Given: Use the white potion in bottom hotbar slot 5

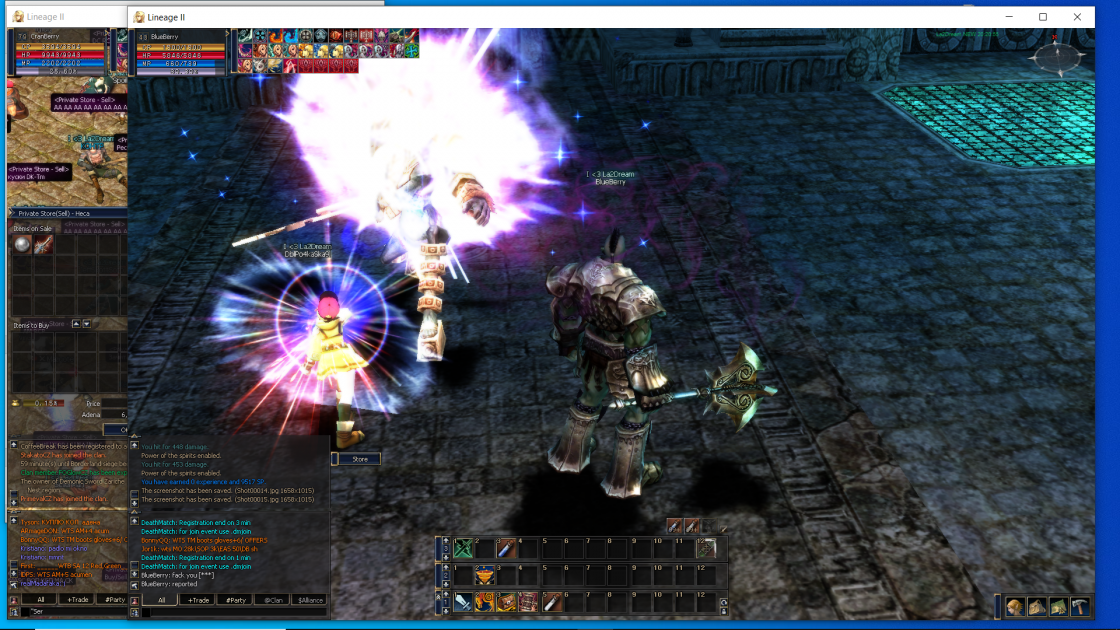Looking at the screenshot, I should [x=551, y=602].
